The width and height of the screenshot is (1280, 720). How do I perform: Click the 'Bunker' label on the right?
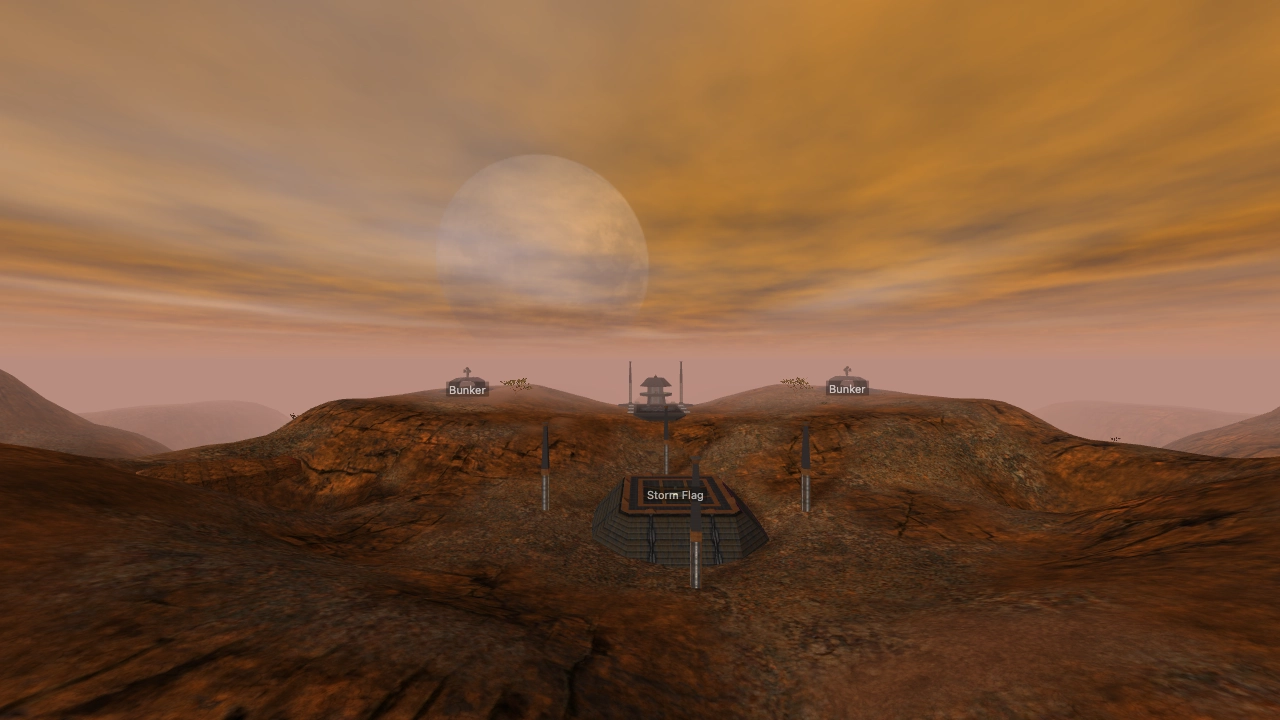pos(847,389)
